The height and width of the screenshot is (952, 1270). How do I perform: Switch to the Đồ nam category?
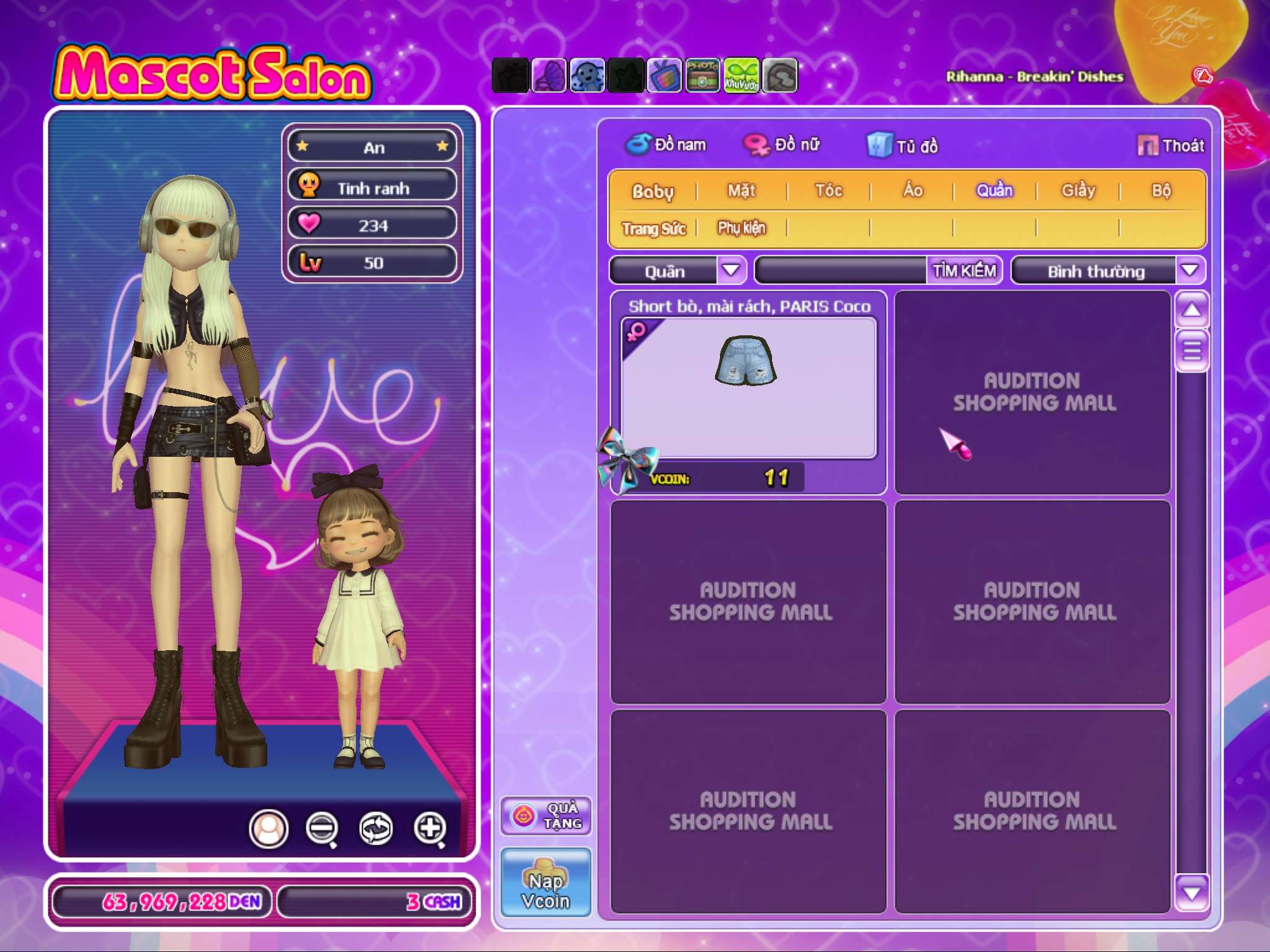coord(667,145)
